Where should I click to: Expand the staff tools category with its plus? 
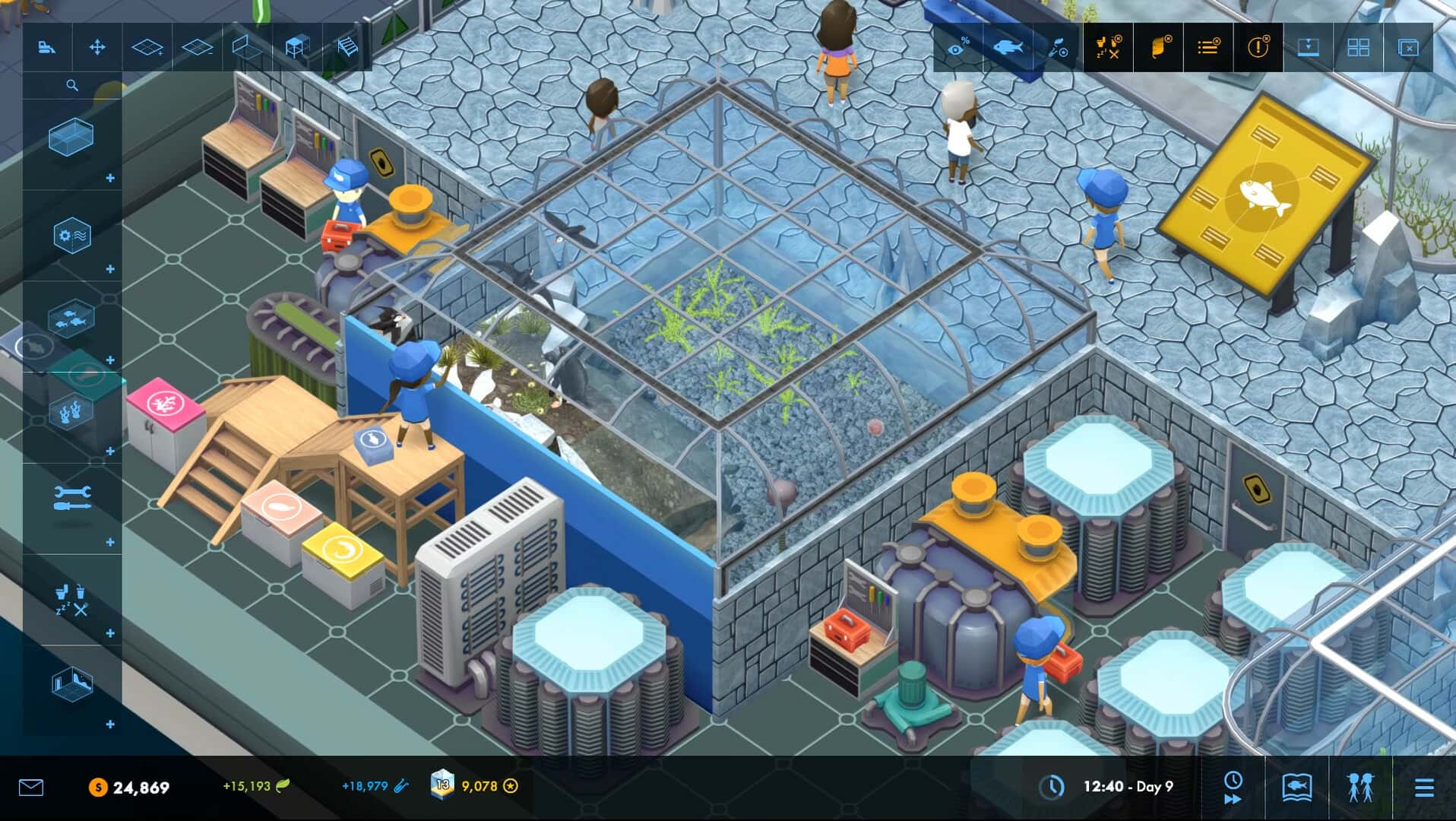[109, 542]
